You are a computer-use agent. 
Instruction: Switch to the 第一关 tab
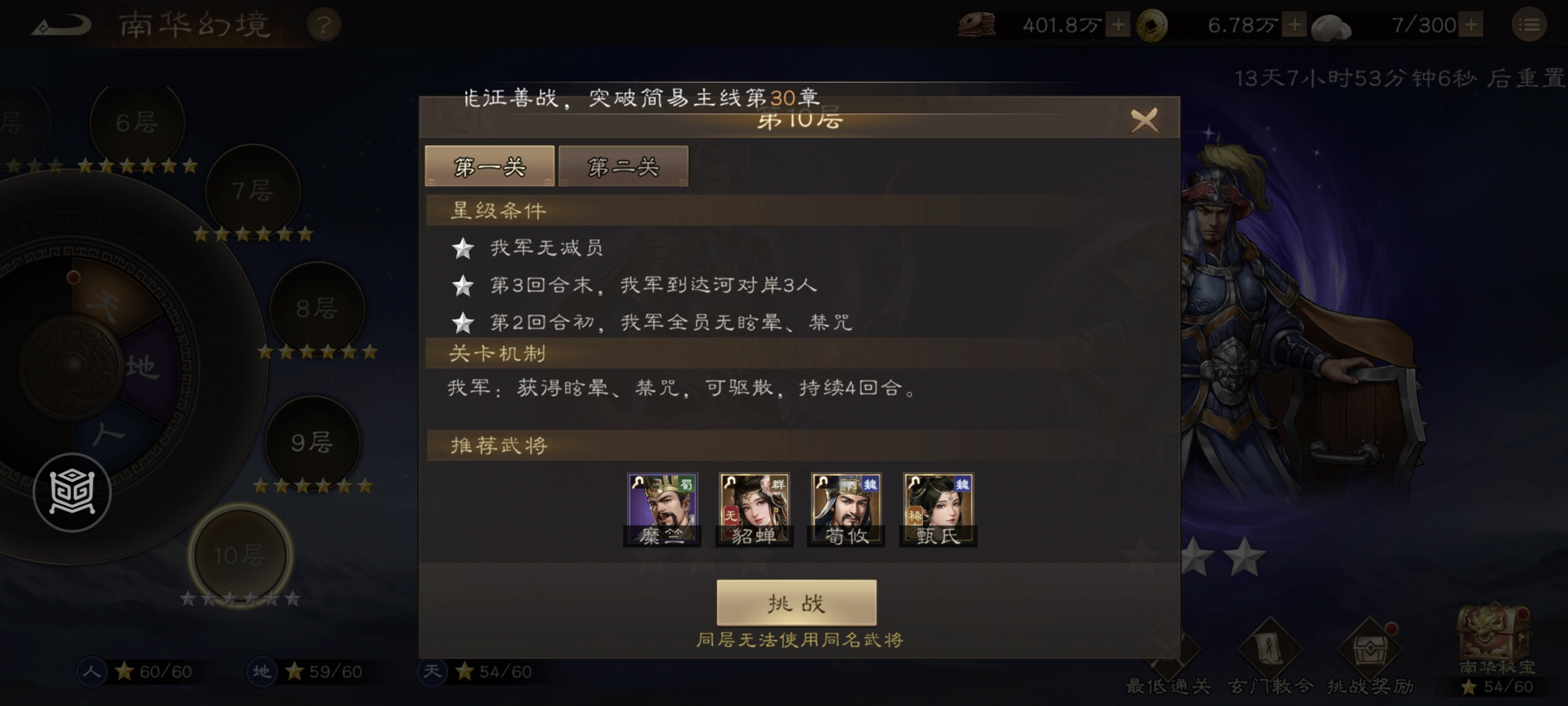[x=489, y=166]
